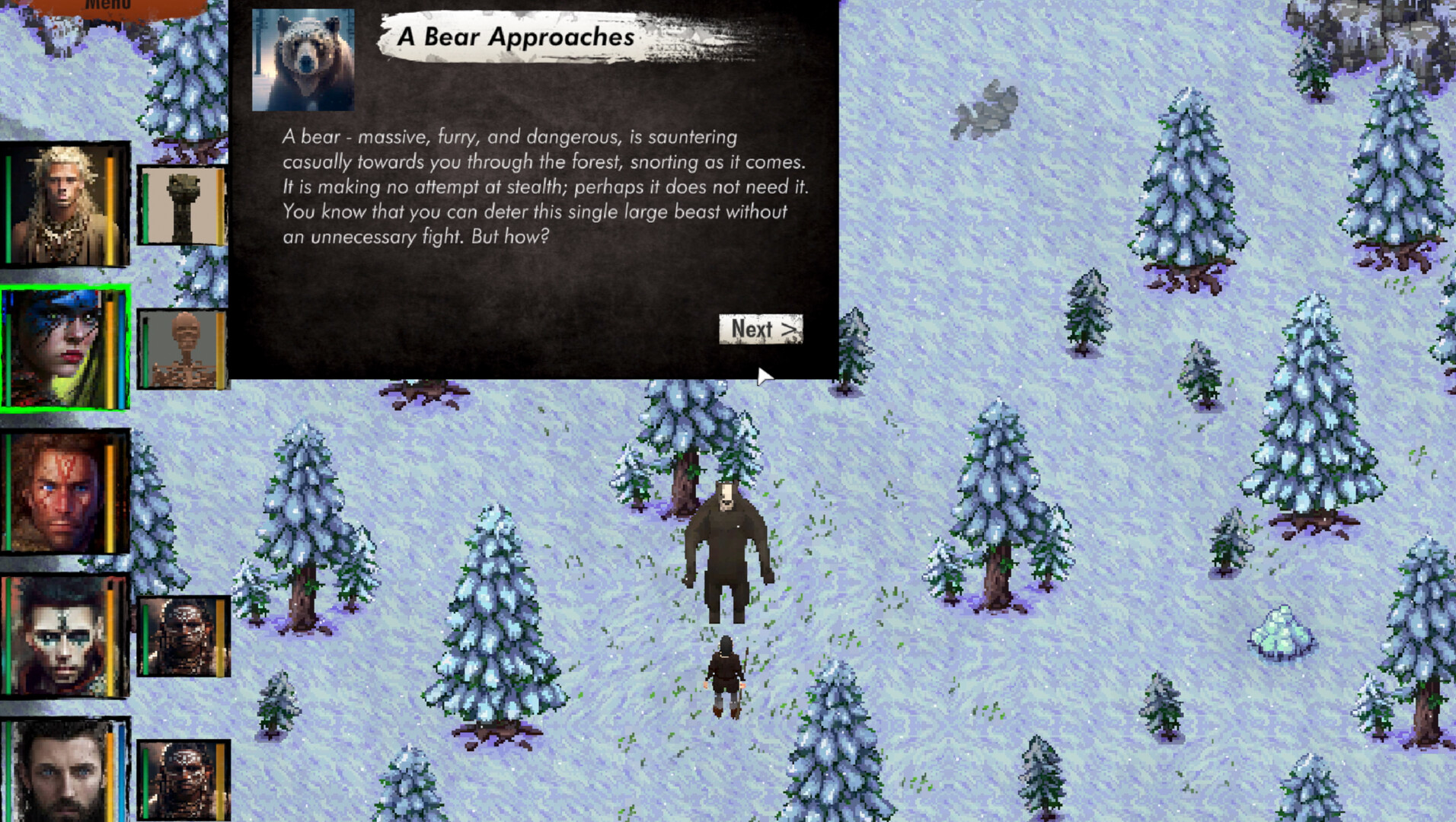
Task: Click Next to continue the bear event
Action: click(x=760, y=330)
